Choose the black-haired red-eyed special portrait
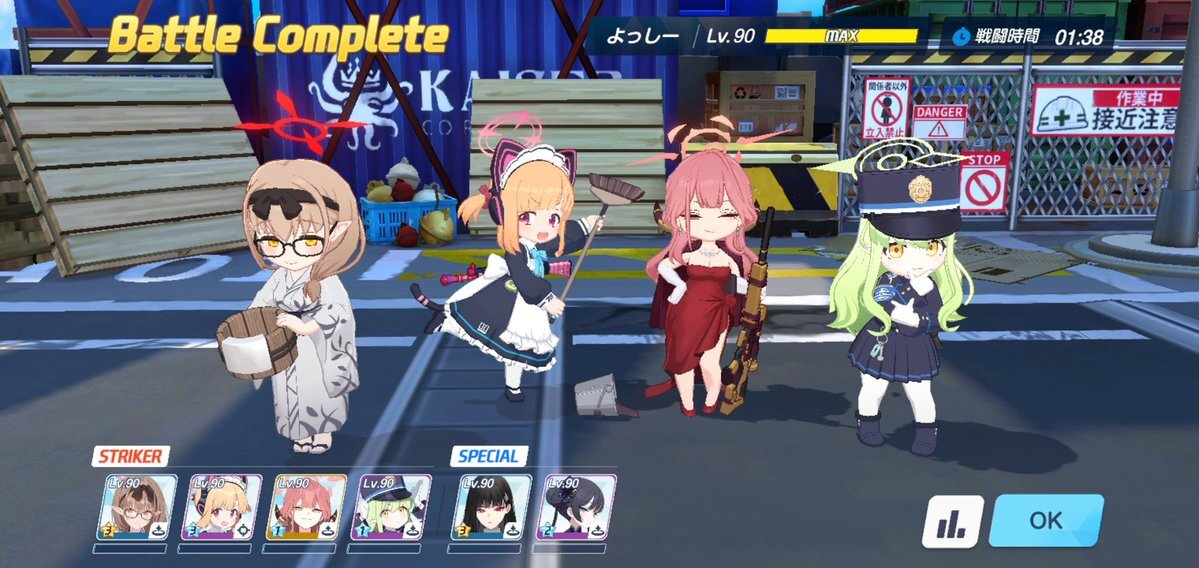Viewport: 1199px width, 568px height. tap(491, 507)
